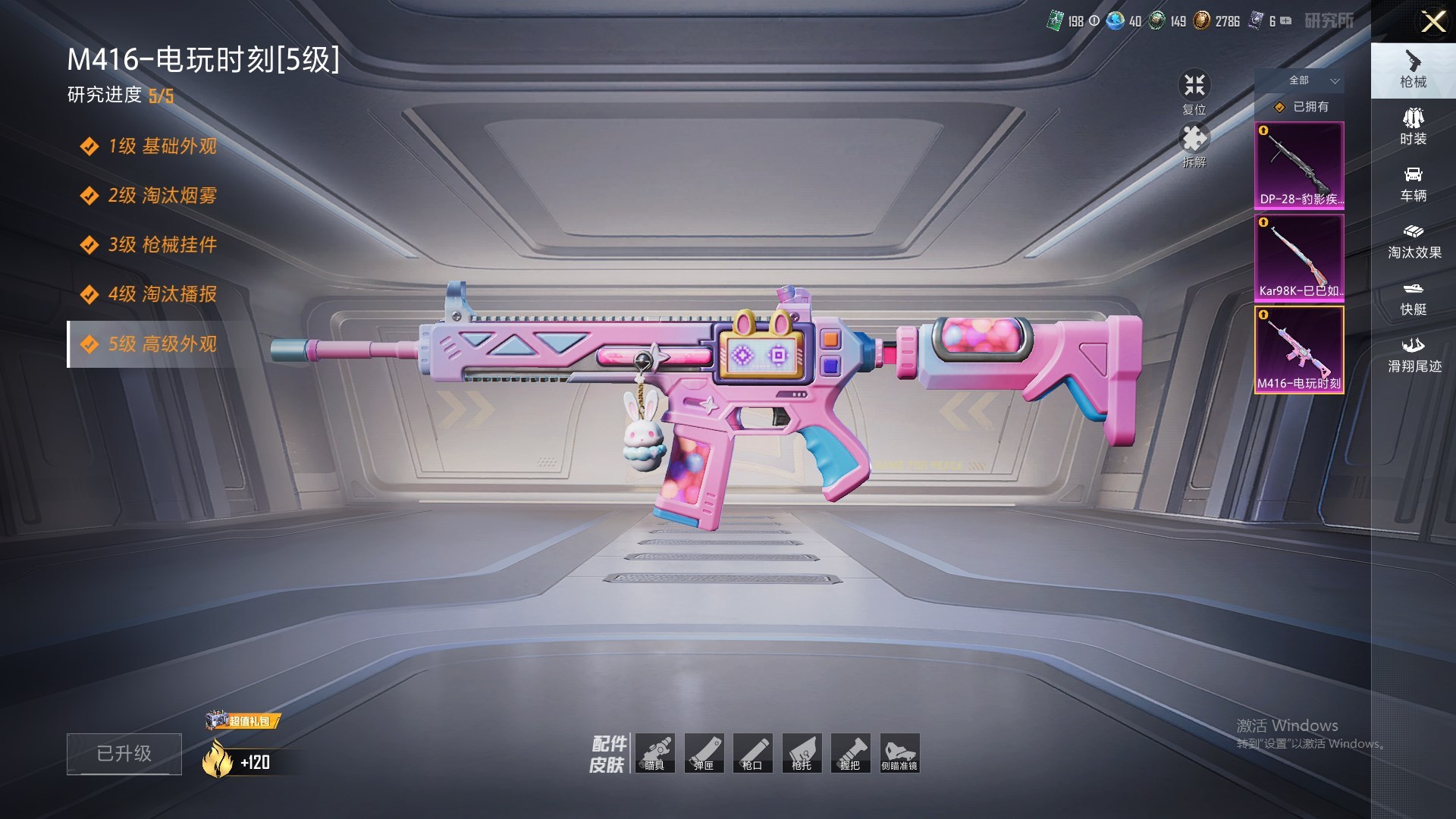
Task: Open the 瞄具 (scope) attachment skin slot
Action: click(654, 753)
